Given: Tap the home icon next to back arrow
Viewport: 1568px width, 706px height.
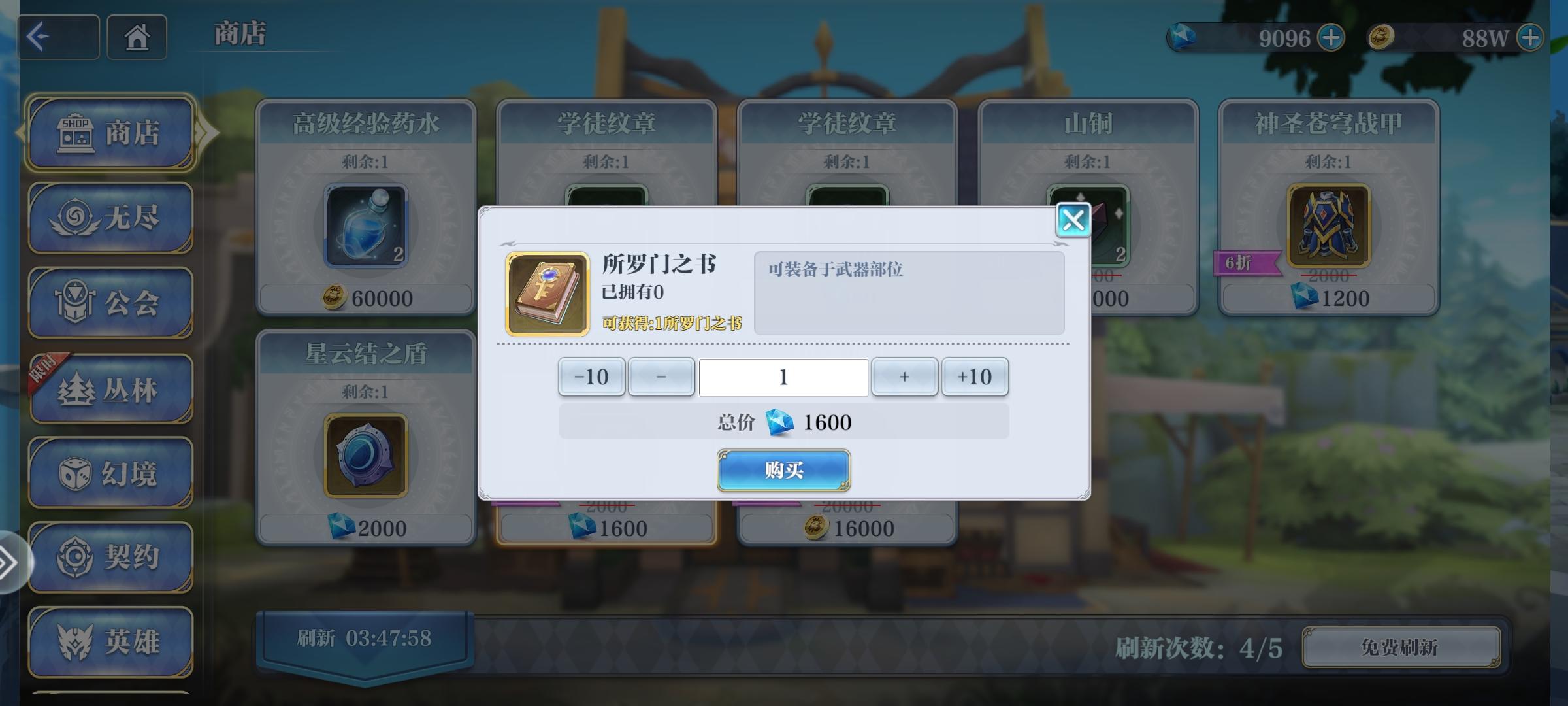Looking at the screenshot, I should 137,38.
